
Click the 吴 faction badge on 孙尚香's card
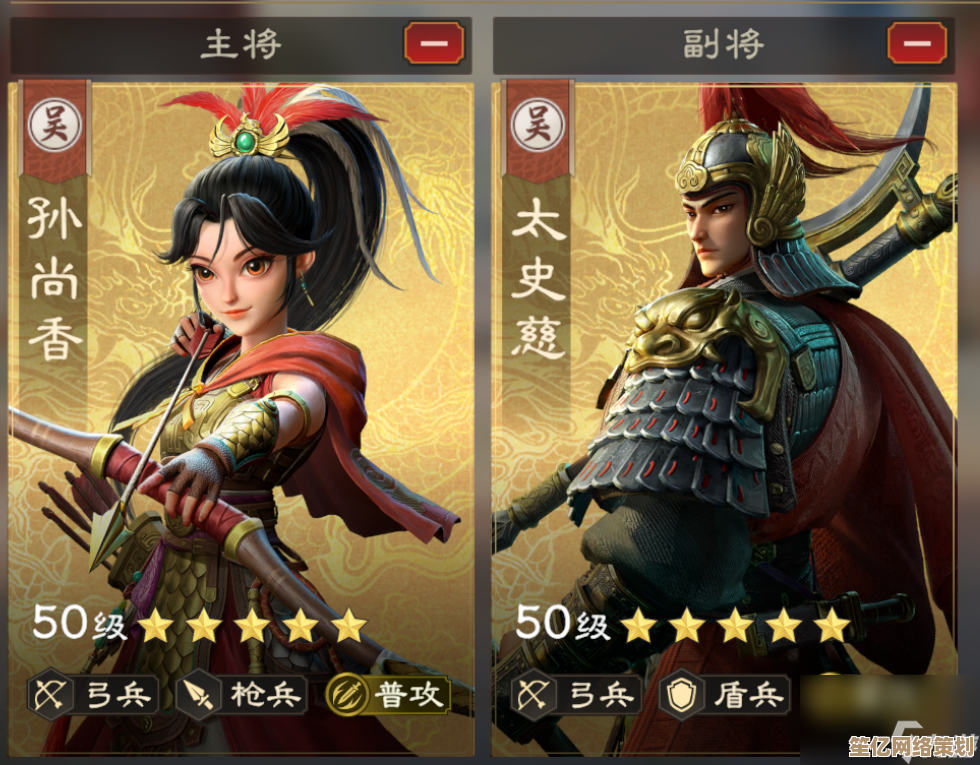[53, 126]
